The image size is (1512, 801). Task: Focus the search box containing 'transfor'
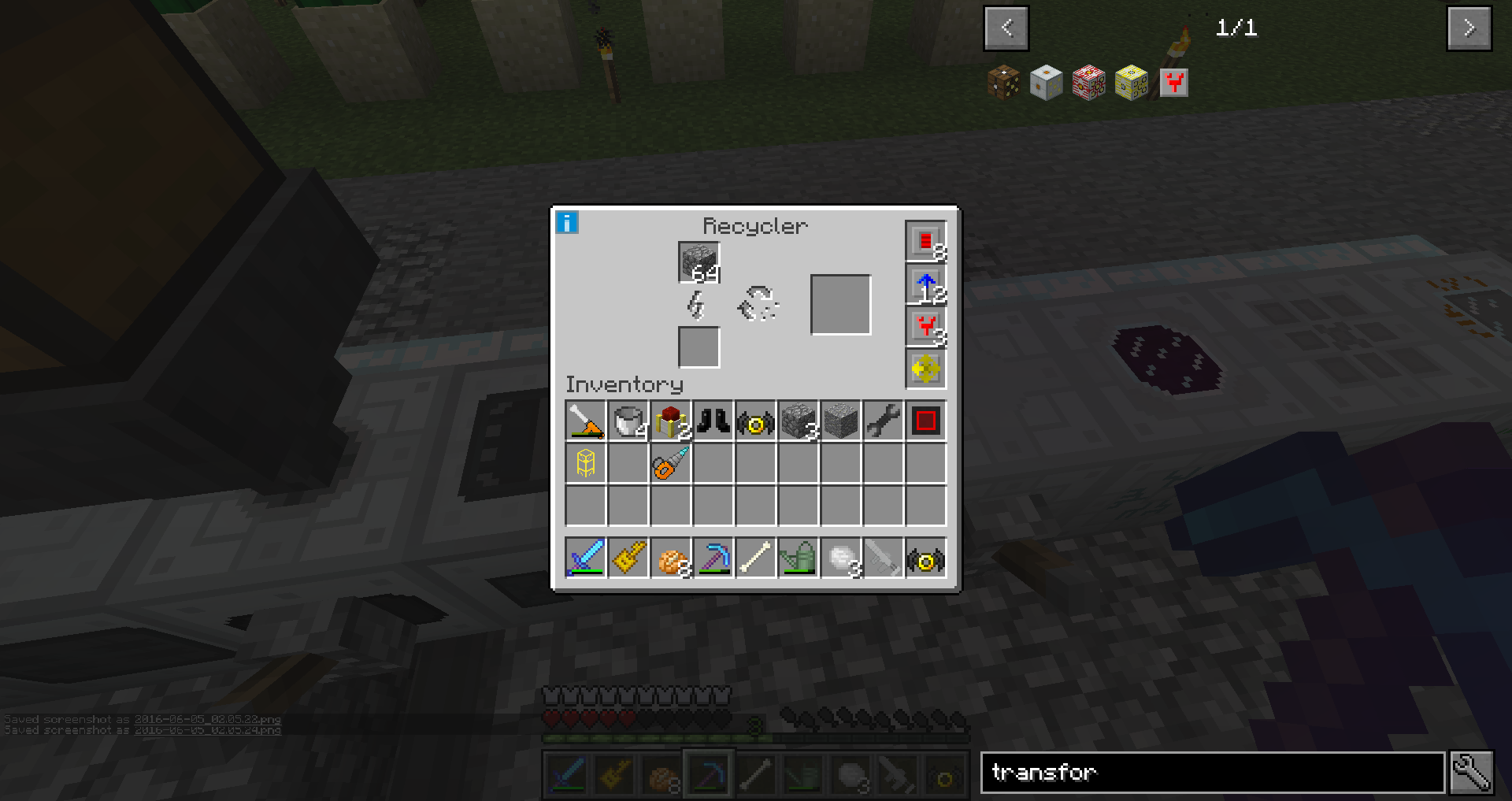point(1211,773)
